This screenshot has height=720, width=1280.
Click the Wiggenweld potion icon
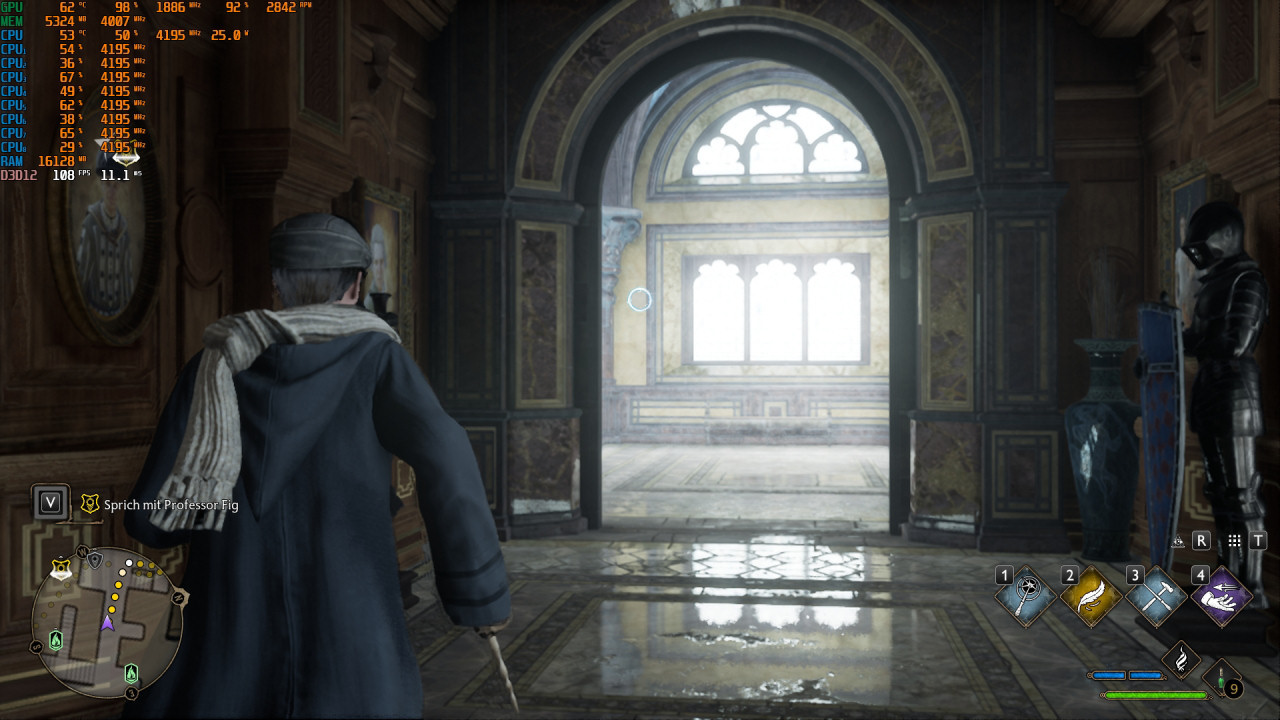click(1220, 678)
